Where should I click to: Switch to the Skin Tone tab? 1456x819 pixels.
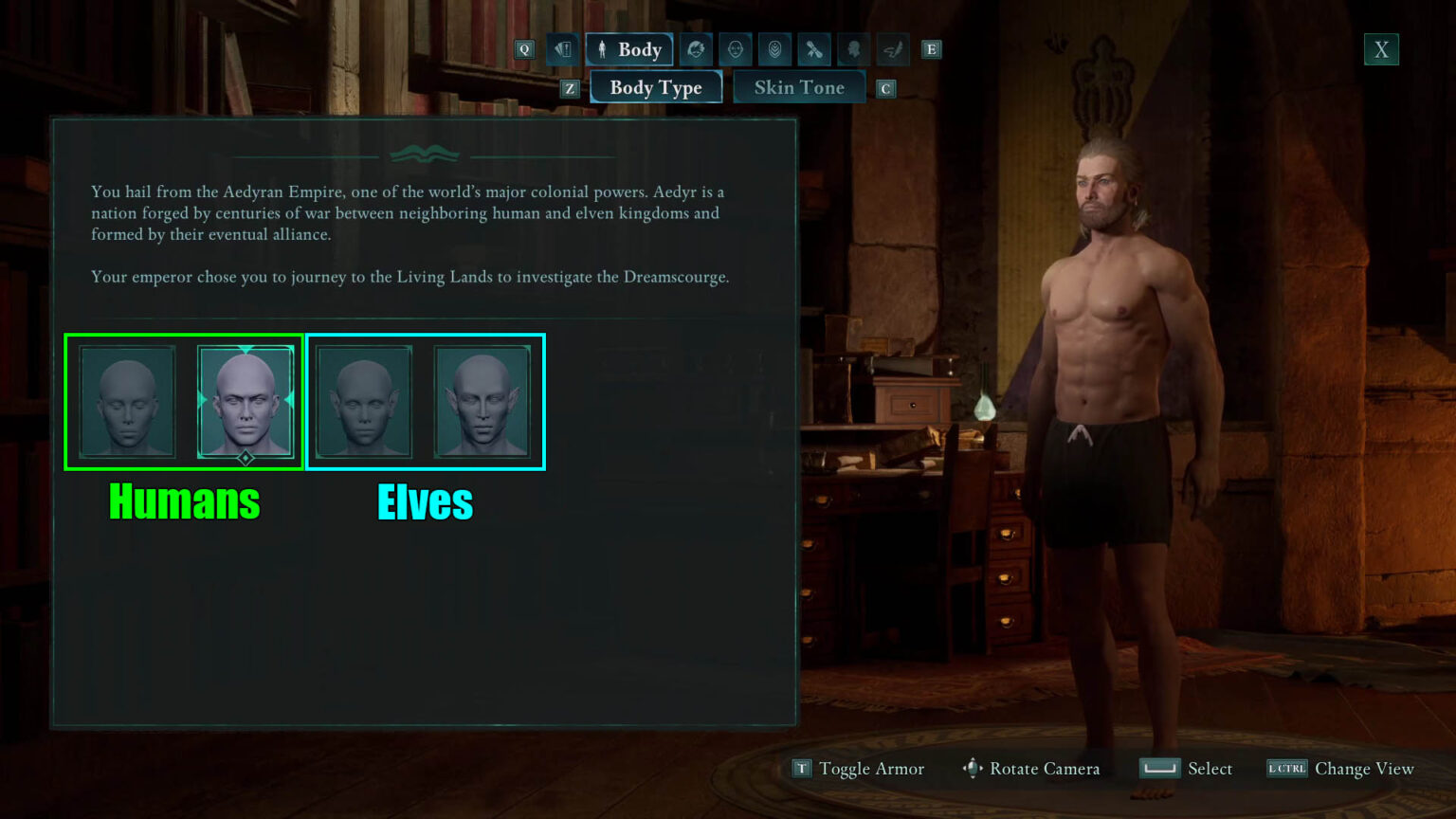pyautogui.click(x=799, y=87)
